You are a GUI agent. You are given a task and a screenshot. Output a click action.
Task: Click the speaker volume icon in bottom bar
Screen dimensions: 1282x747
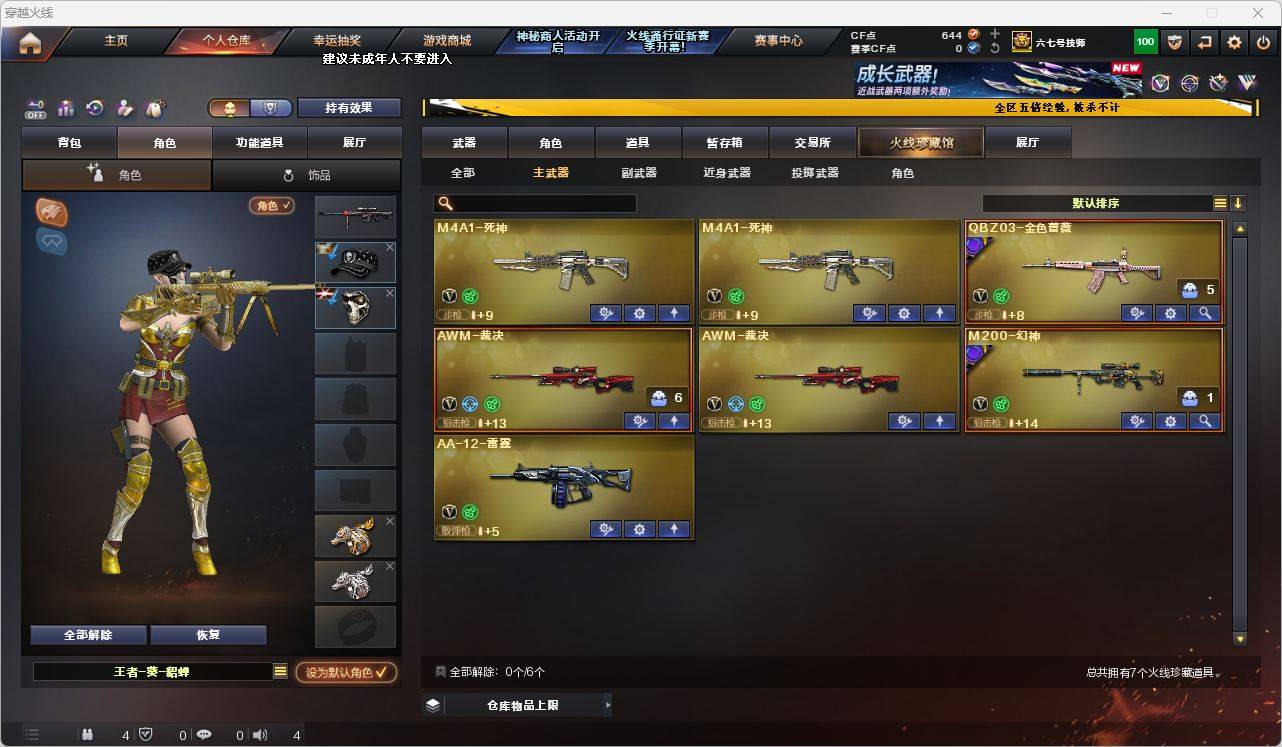[258, 735]
